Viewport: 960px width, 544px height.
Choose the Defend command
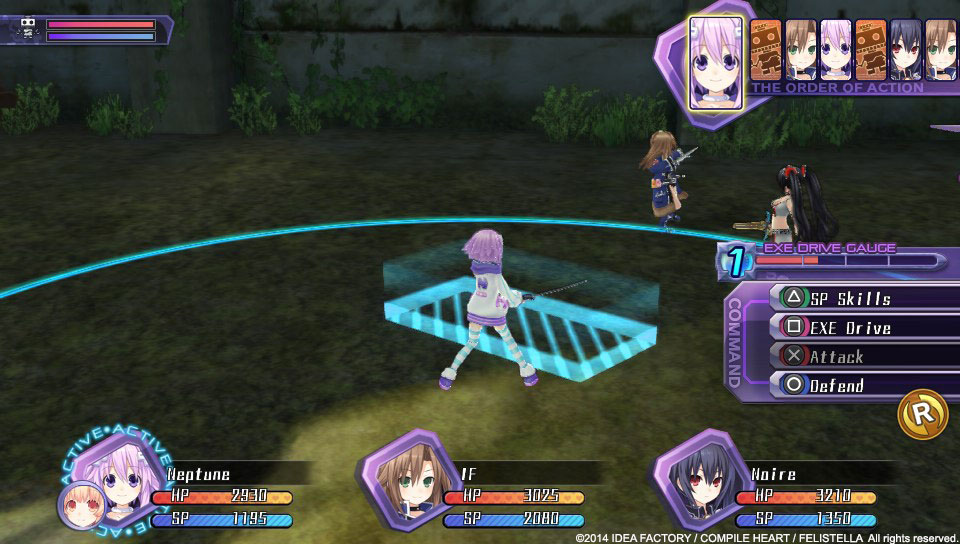click(x=862, y=385)
